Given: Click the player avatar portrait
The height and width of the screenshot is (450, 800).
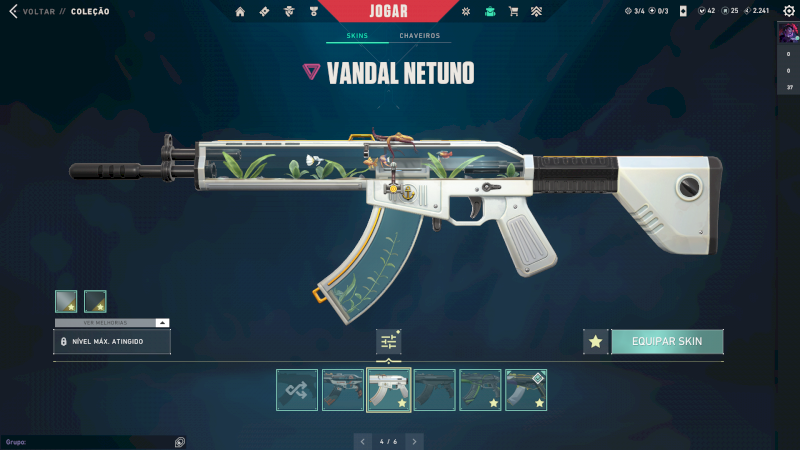Looking at the screenshot, I should (788, 33).
